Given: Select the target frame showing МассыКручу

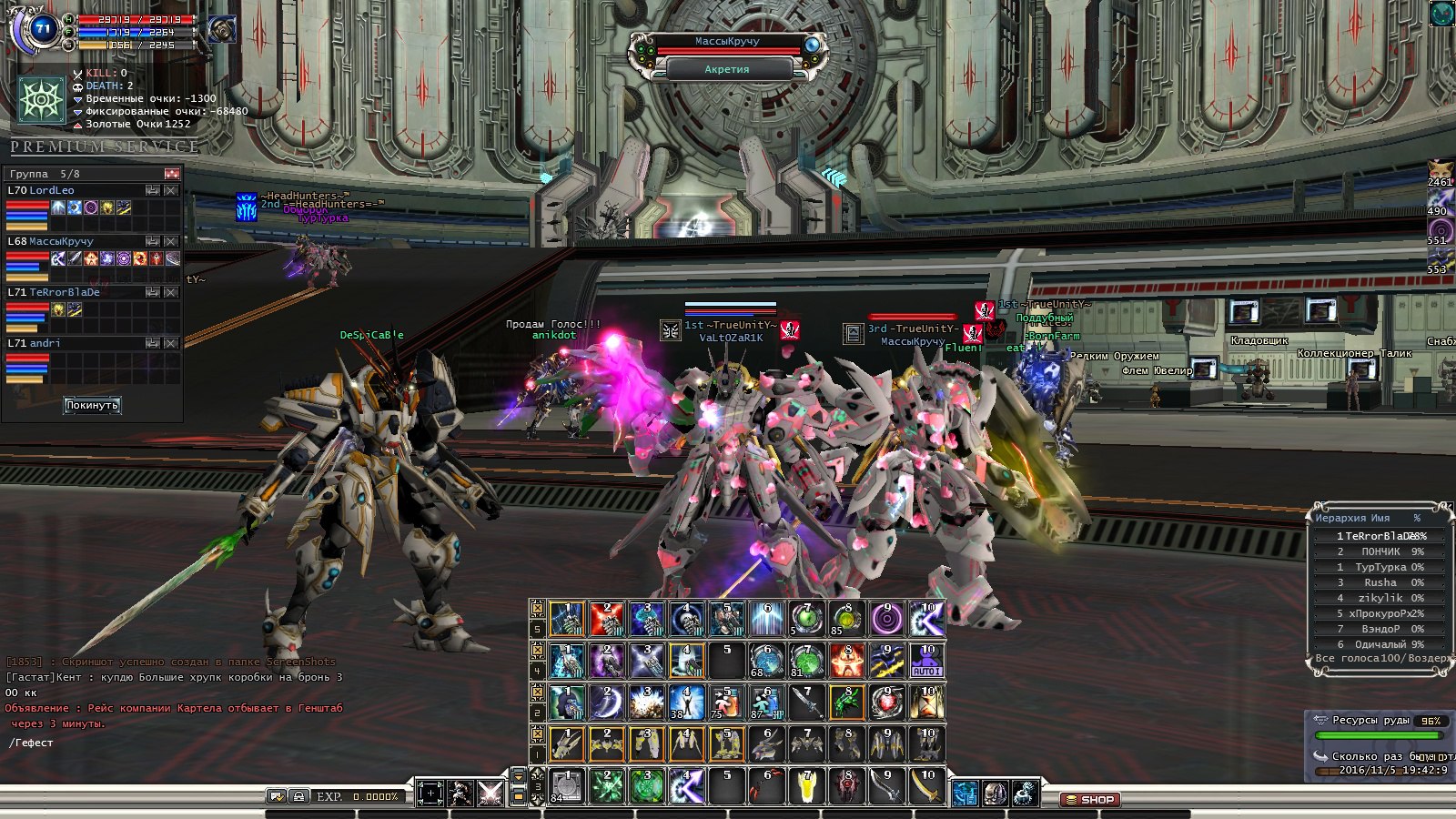Looking at the screenshot, I should (x=727, y=42).
